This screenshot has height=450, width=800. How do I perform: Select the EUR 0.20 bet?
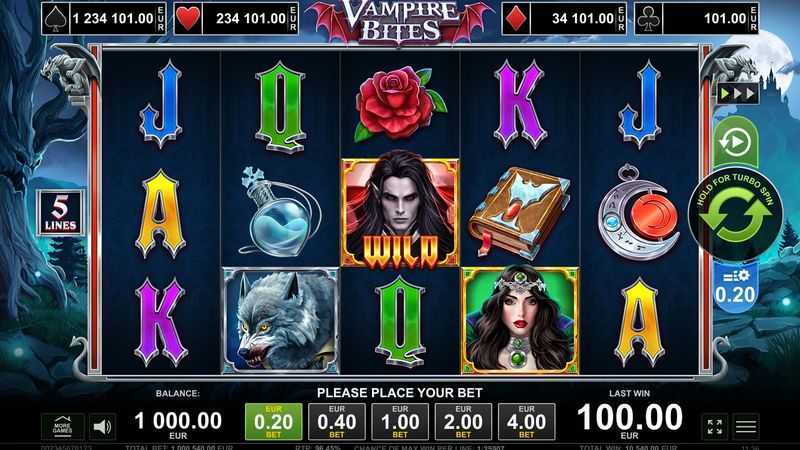pyautogui.click(x=273, y=421)
